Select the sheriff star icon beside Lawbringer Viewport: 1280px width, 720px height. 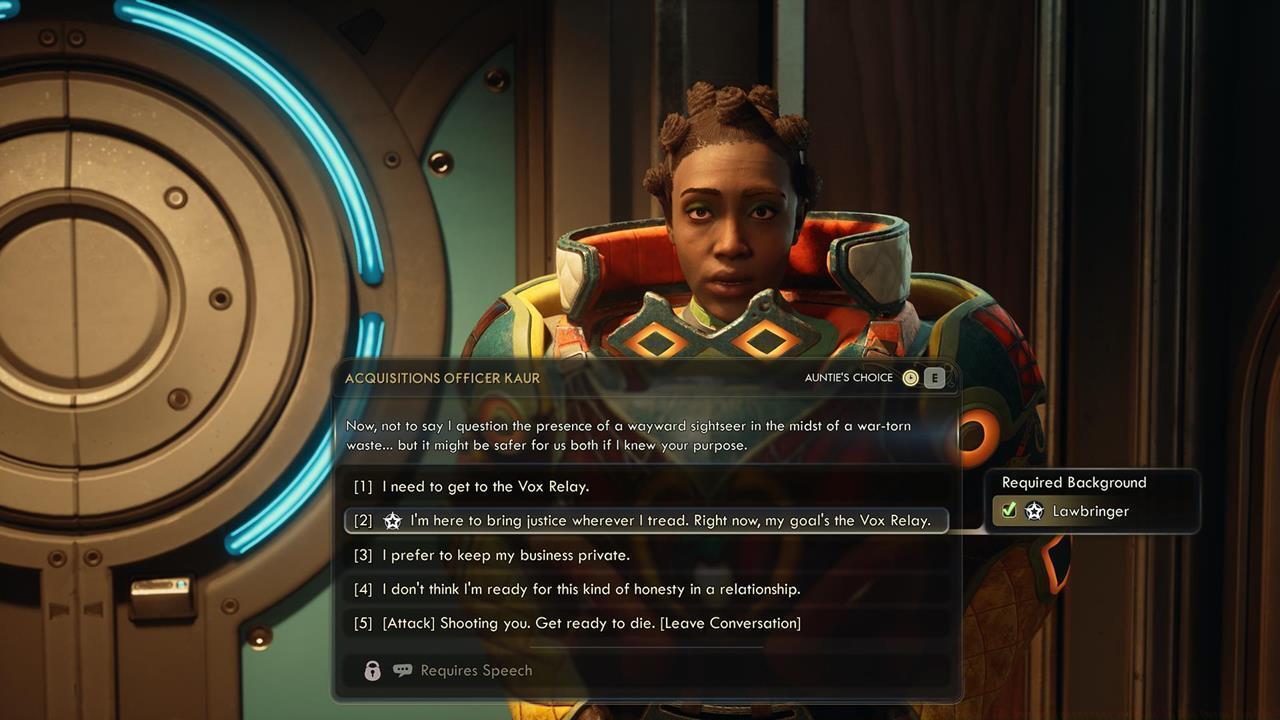pyautogui.click(x=1034, y=511)
